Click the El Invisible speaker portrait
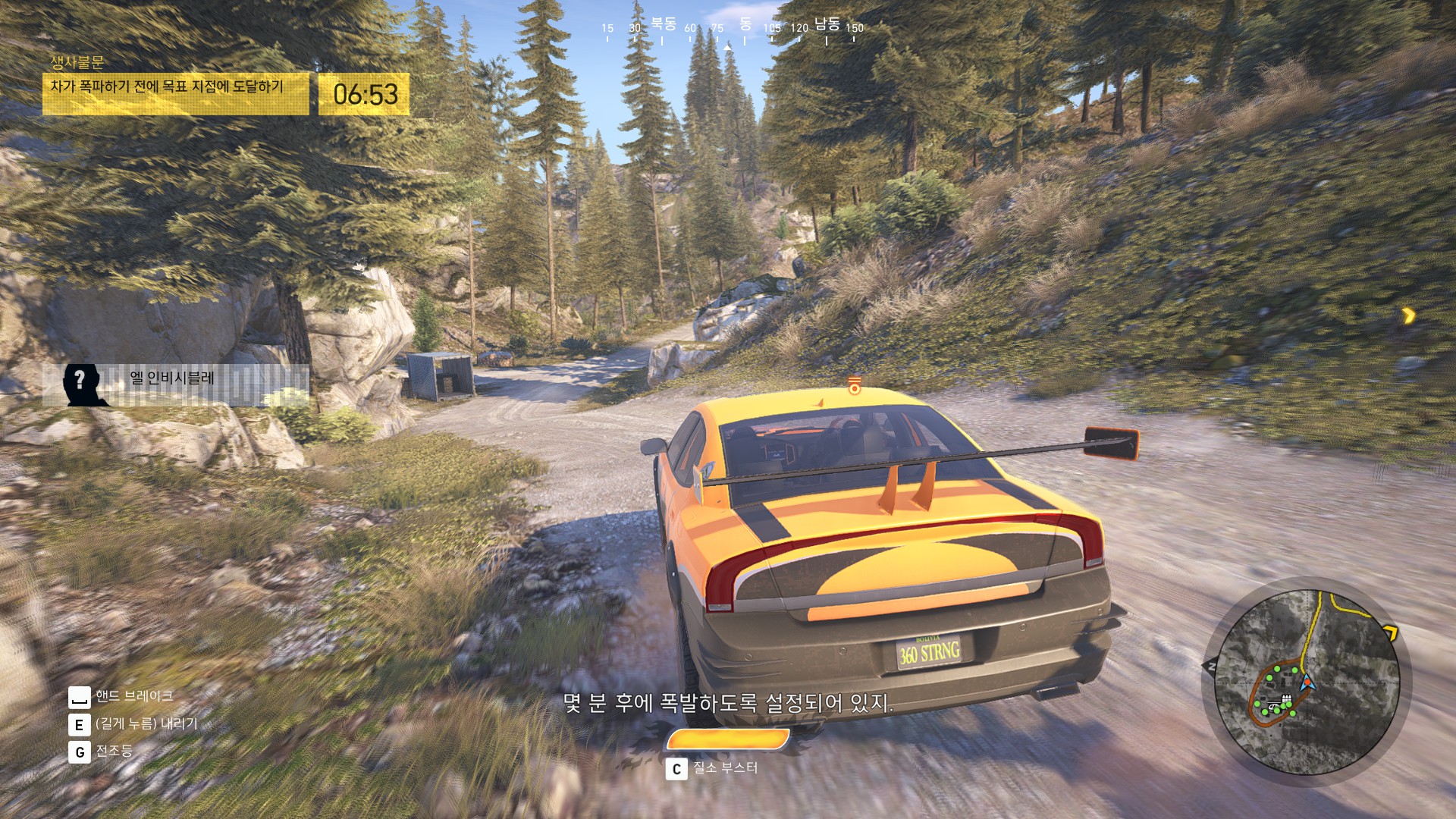 (81, 384)
